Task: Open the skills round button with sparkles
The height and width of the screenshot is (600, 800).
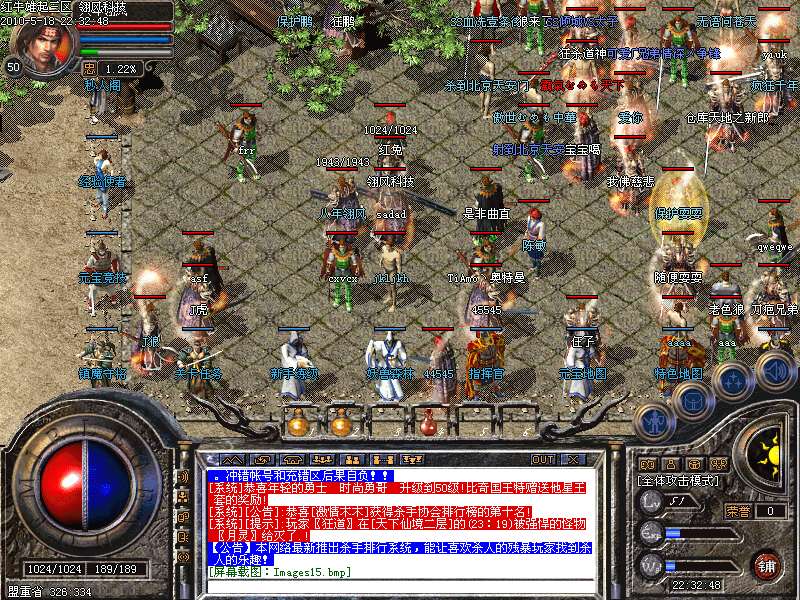Action: (733, 380)
